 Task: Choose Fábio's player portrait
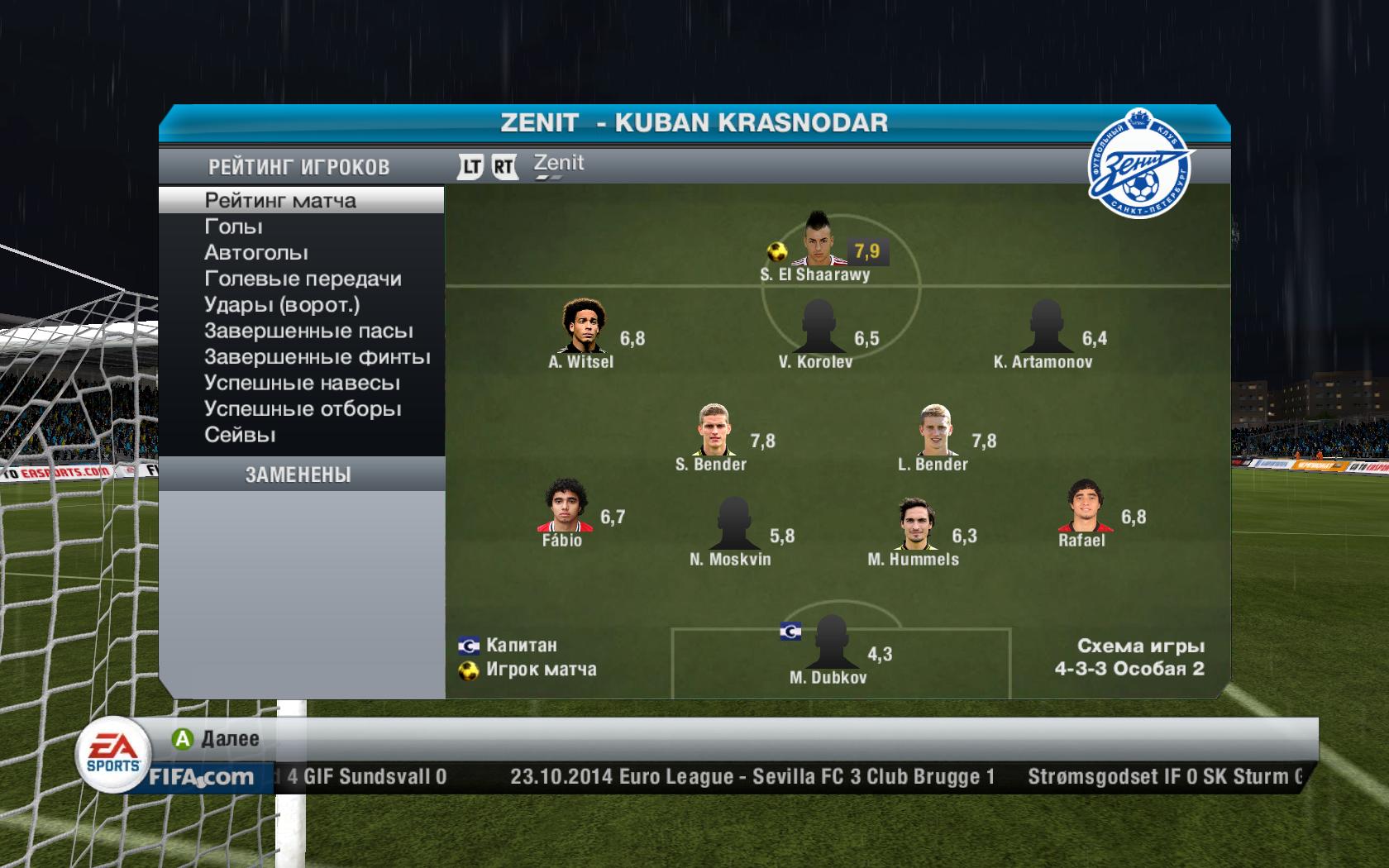coord(563,505)
